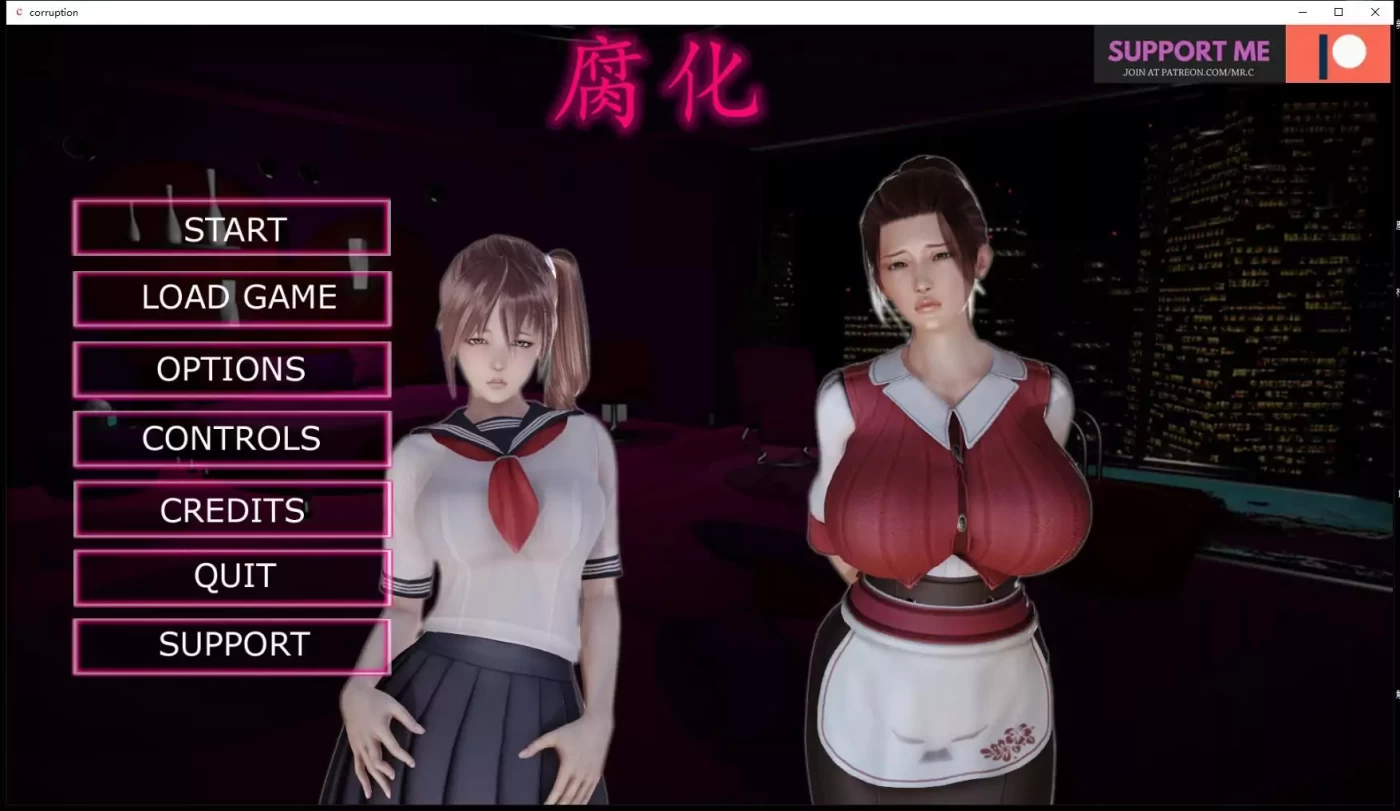
Task: Open the OPTIONS menu
Action: coord(232,368)
